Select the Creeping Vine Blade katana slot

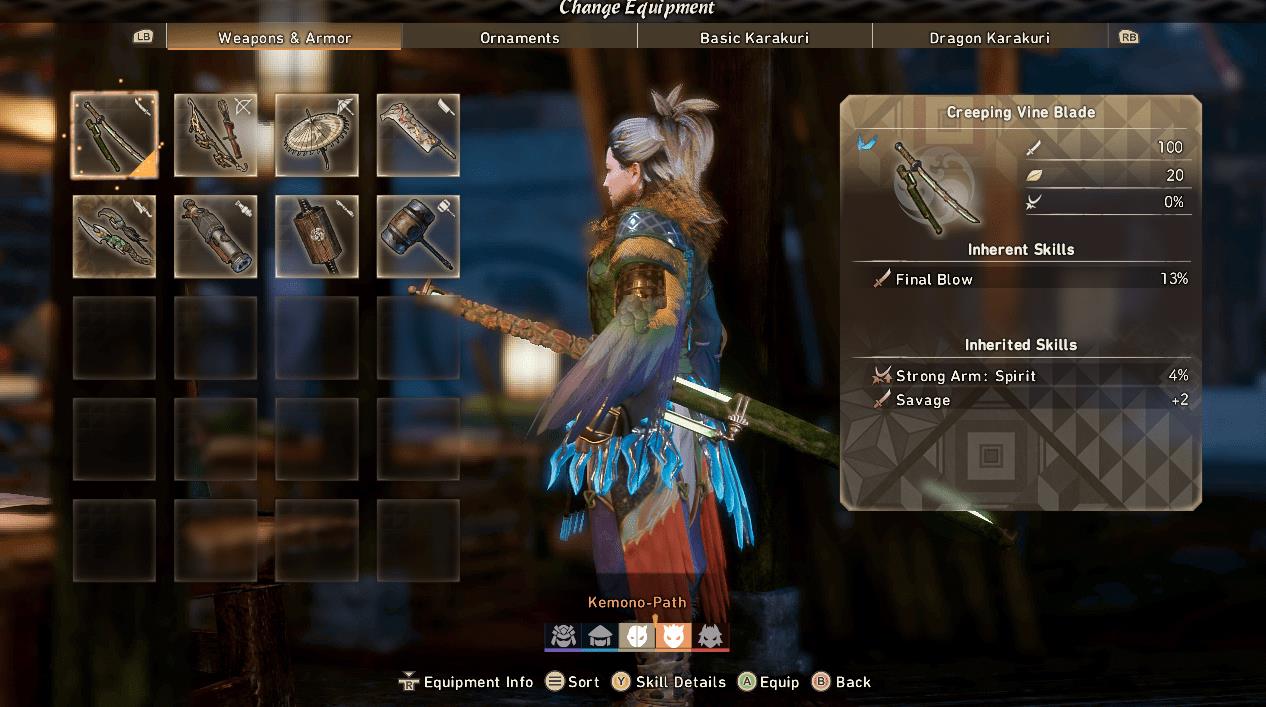(x=114, y=135)
